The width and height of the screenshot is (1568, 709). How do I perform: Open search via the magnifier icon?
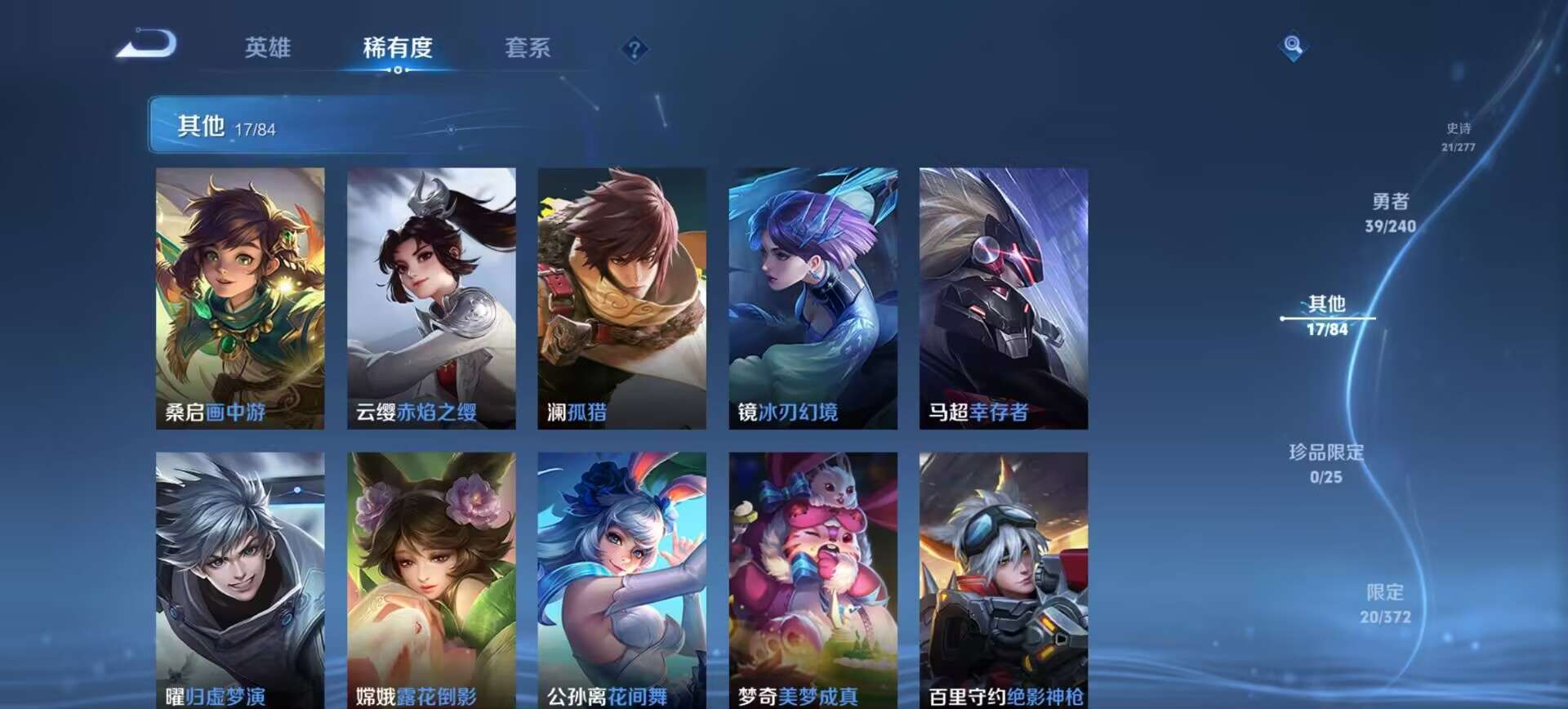[1291, 47]
